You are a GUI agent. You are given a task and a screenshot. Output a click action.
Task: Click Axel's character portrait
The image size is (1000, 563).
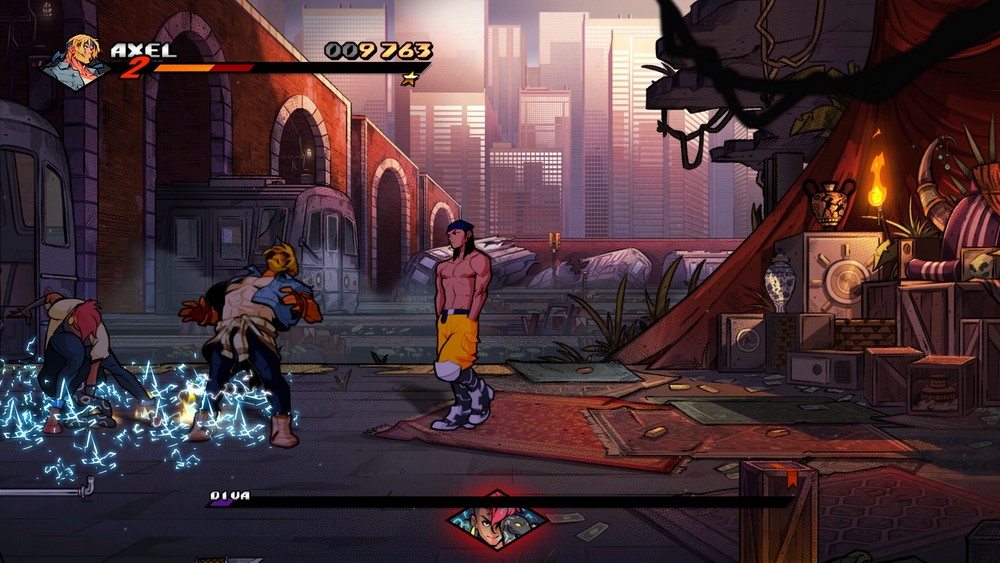point(77,60)
